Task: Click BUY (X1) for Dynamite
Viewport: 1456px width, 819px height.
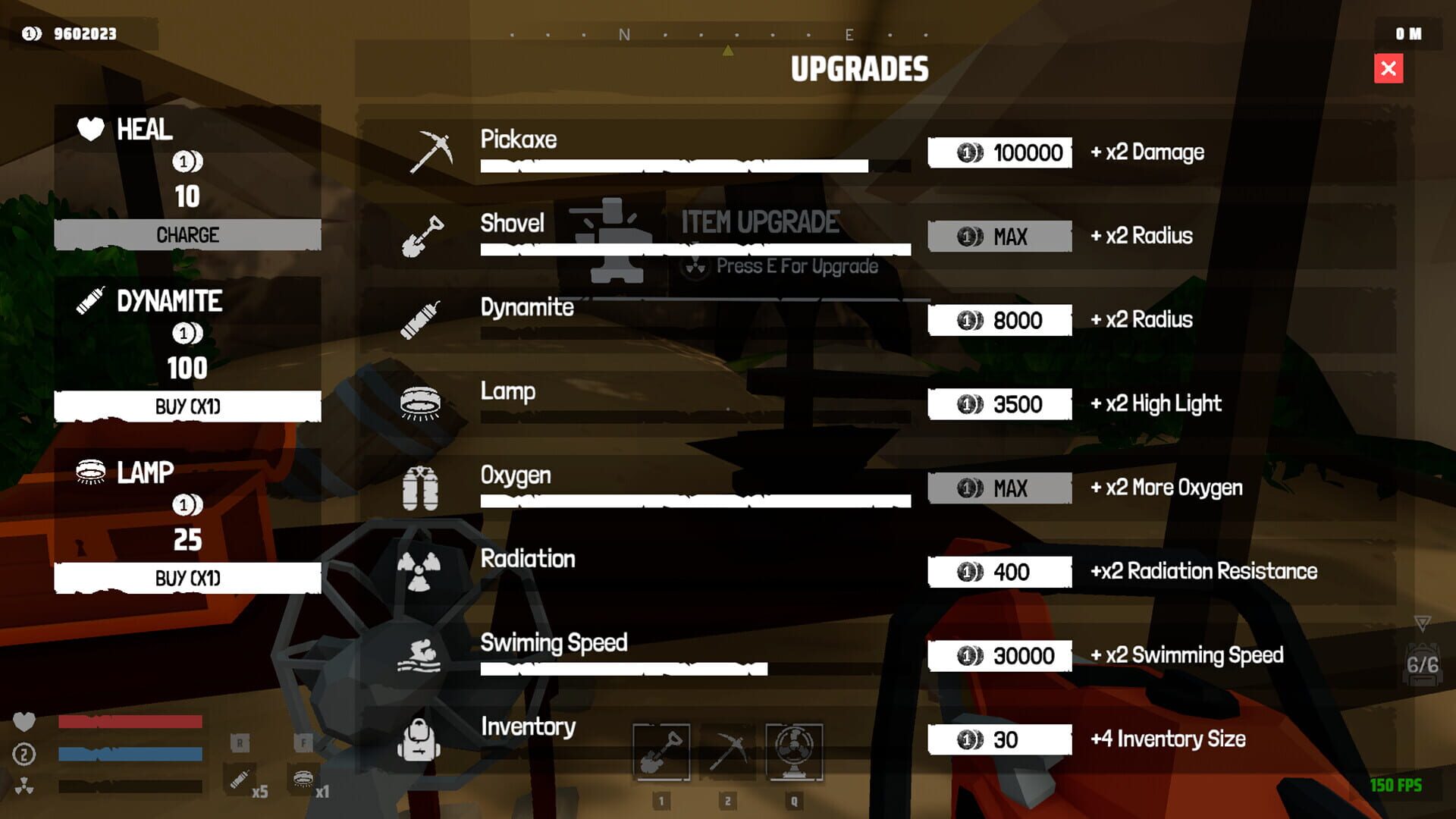Action: pyautogui.click(x=186, y=406)
